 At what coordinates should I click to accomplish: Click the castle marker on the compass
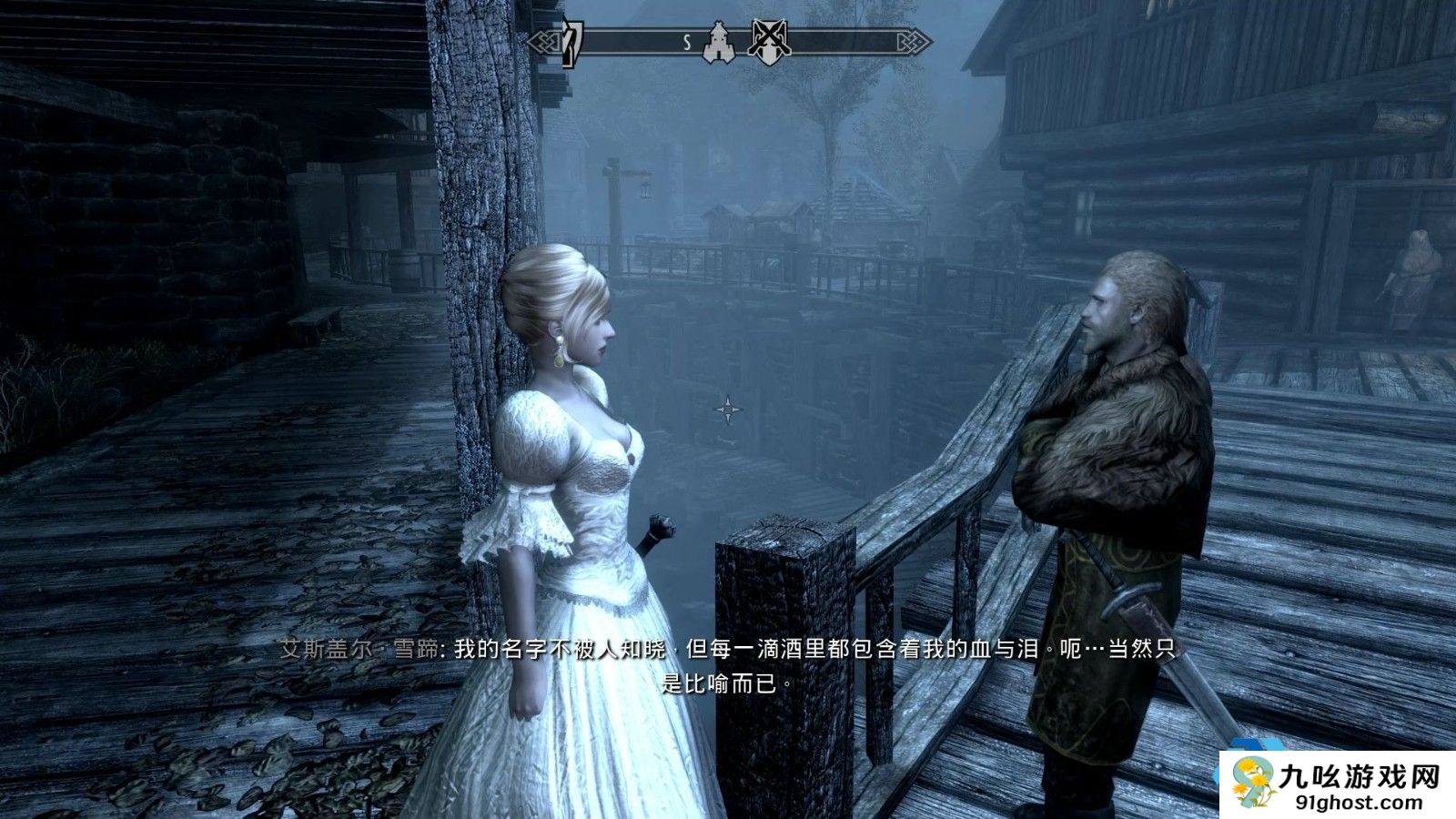pos(719,43)
